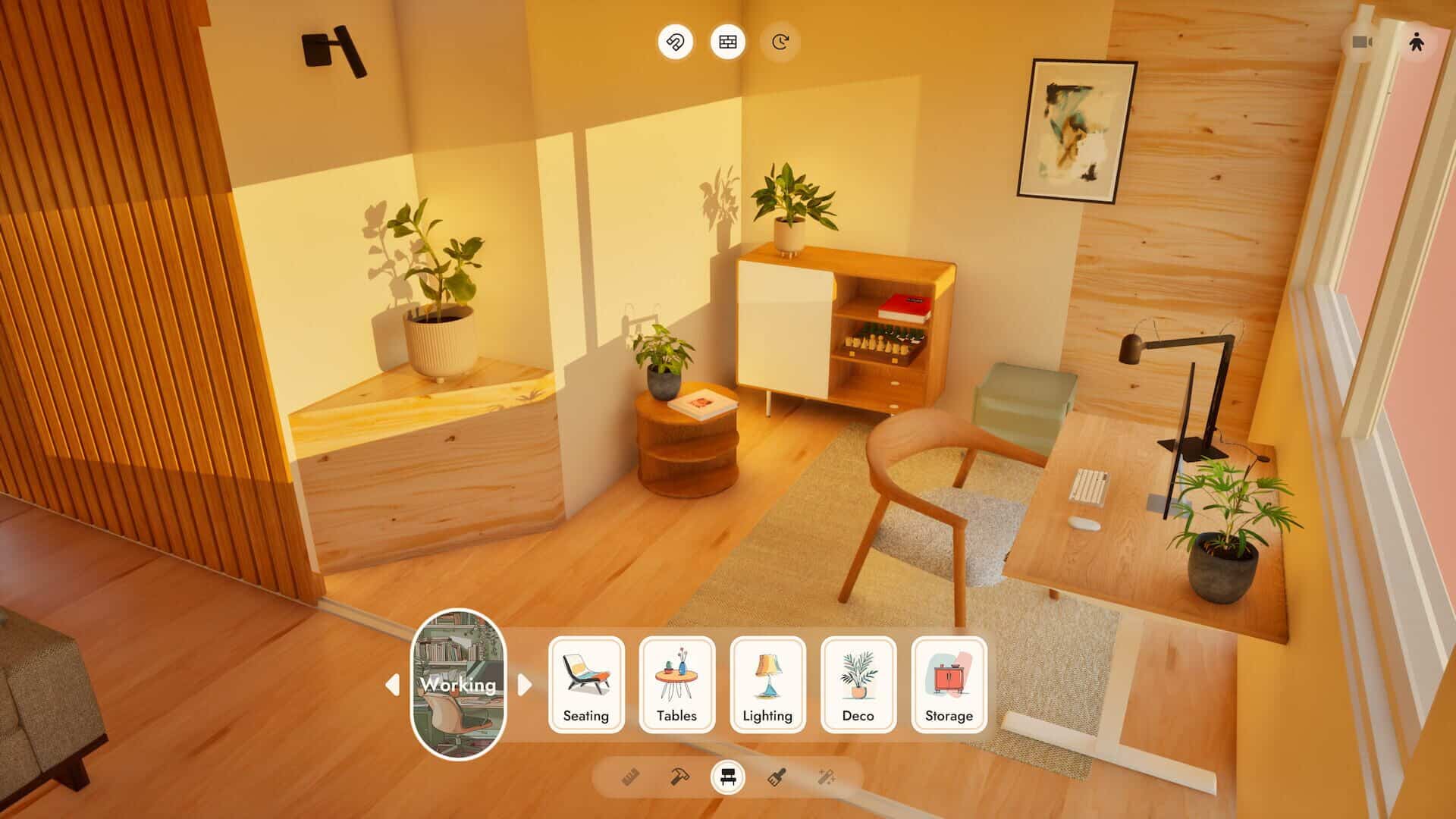Browse the Deco category
The height and width of the screenshot is (819, 1456).
(x=858, y=685)
